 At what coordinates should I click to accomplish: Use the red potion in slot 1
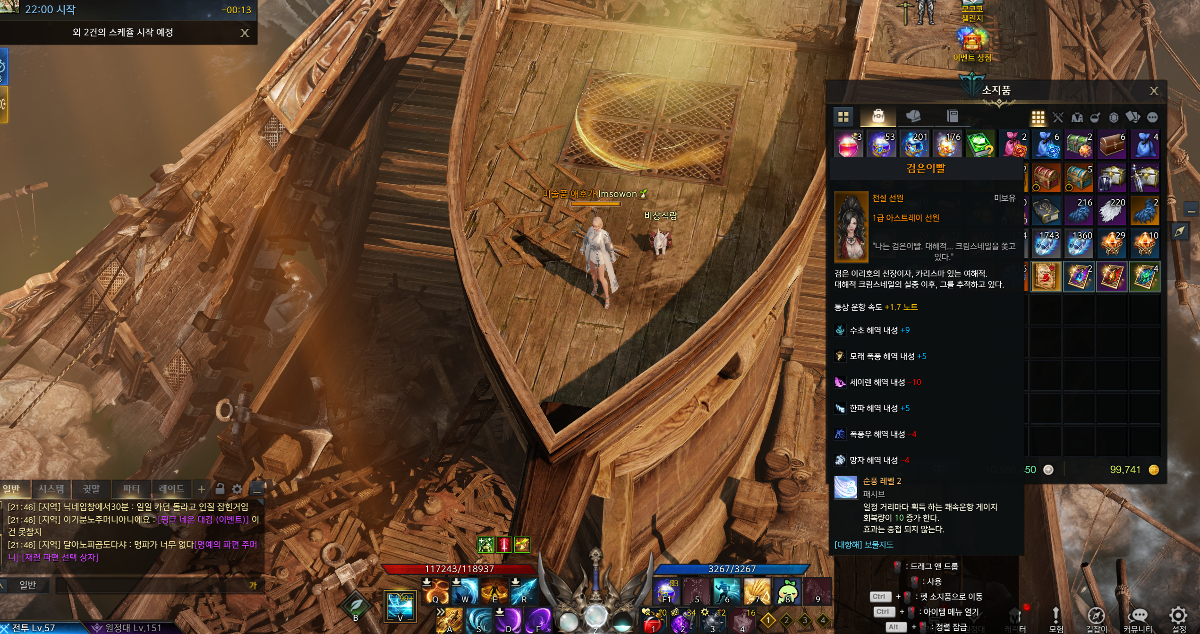(655, 625)
